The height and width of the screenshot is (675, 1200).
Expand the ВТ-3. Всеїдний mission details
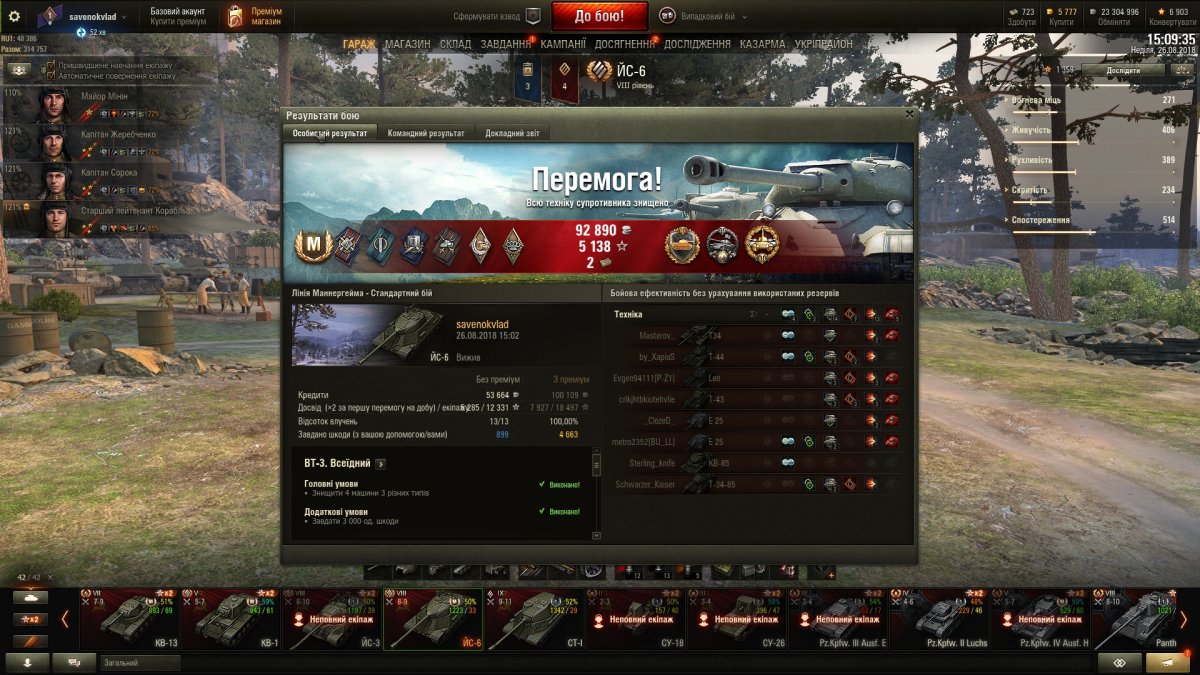pyautogui.click(x=381, y=464)
